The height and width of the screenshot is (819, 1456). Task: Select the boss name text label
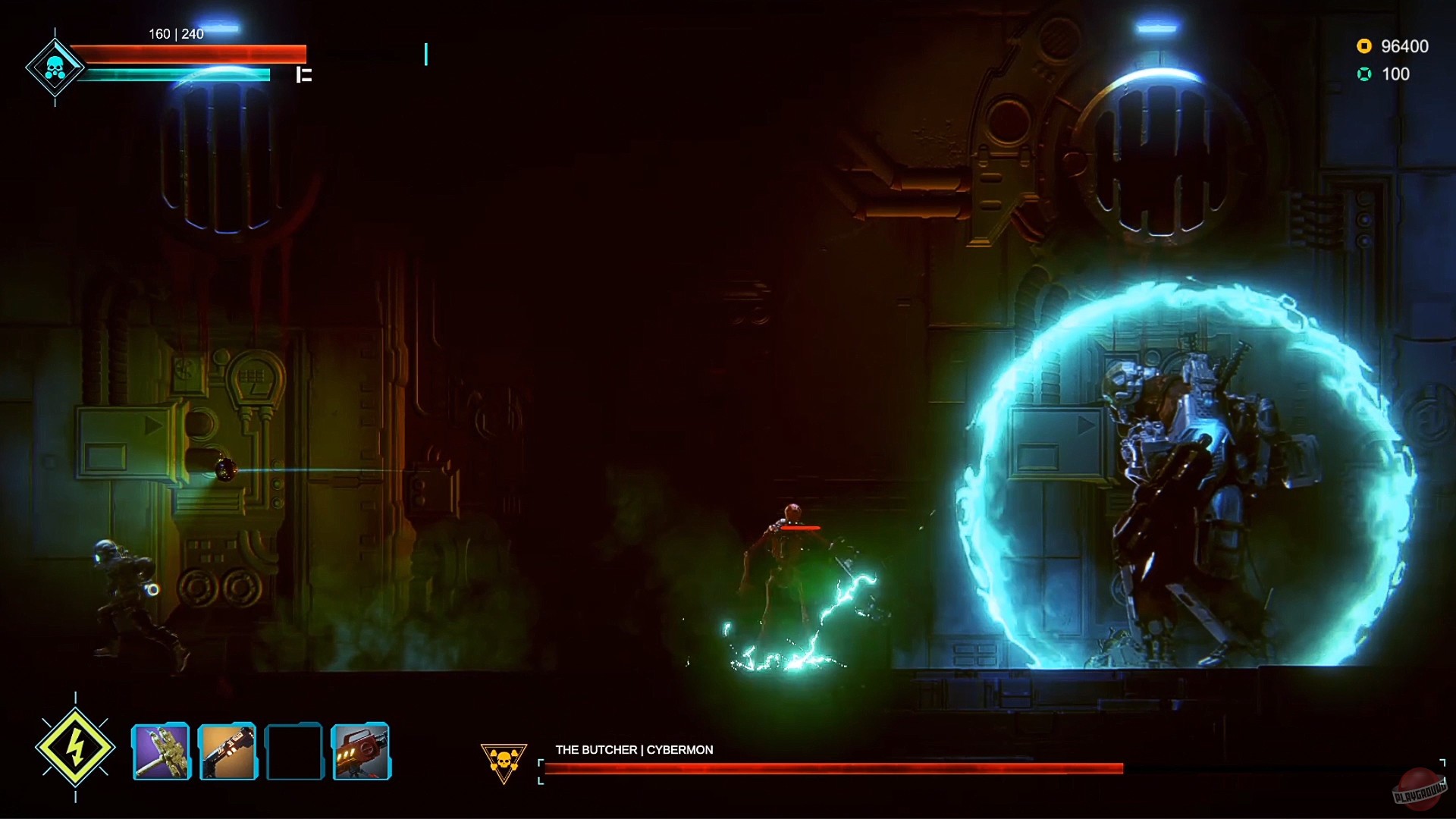point(633,749)
